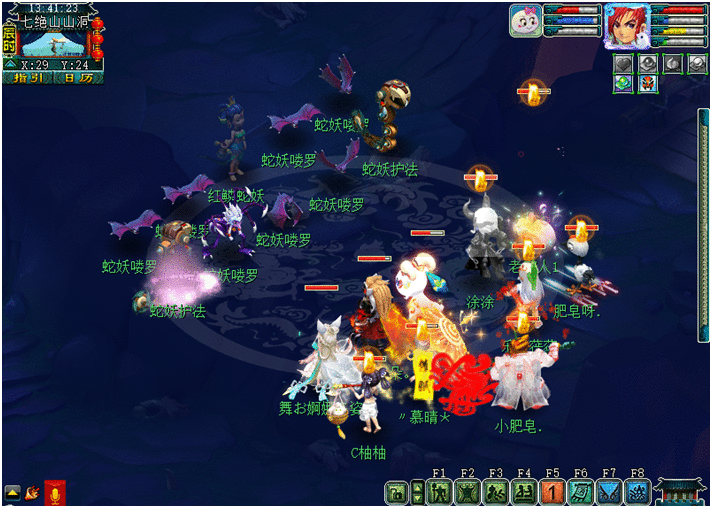
Task: Activate the F6 hotbar skill
Action: 580,492
